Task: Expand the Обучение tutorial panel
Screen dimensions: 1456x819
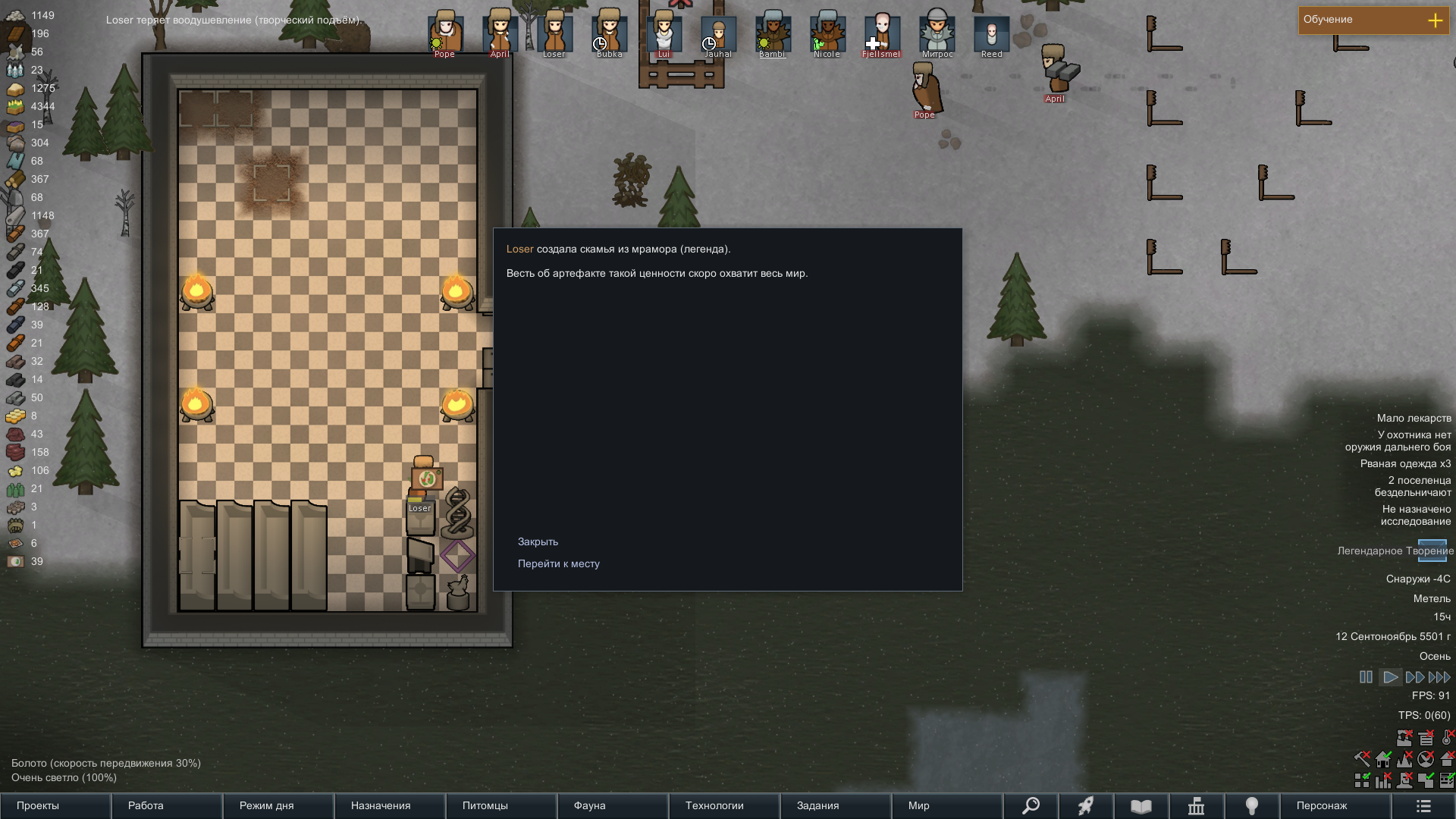Action: [1435, 20]
